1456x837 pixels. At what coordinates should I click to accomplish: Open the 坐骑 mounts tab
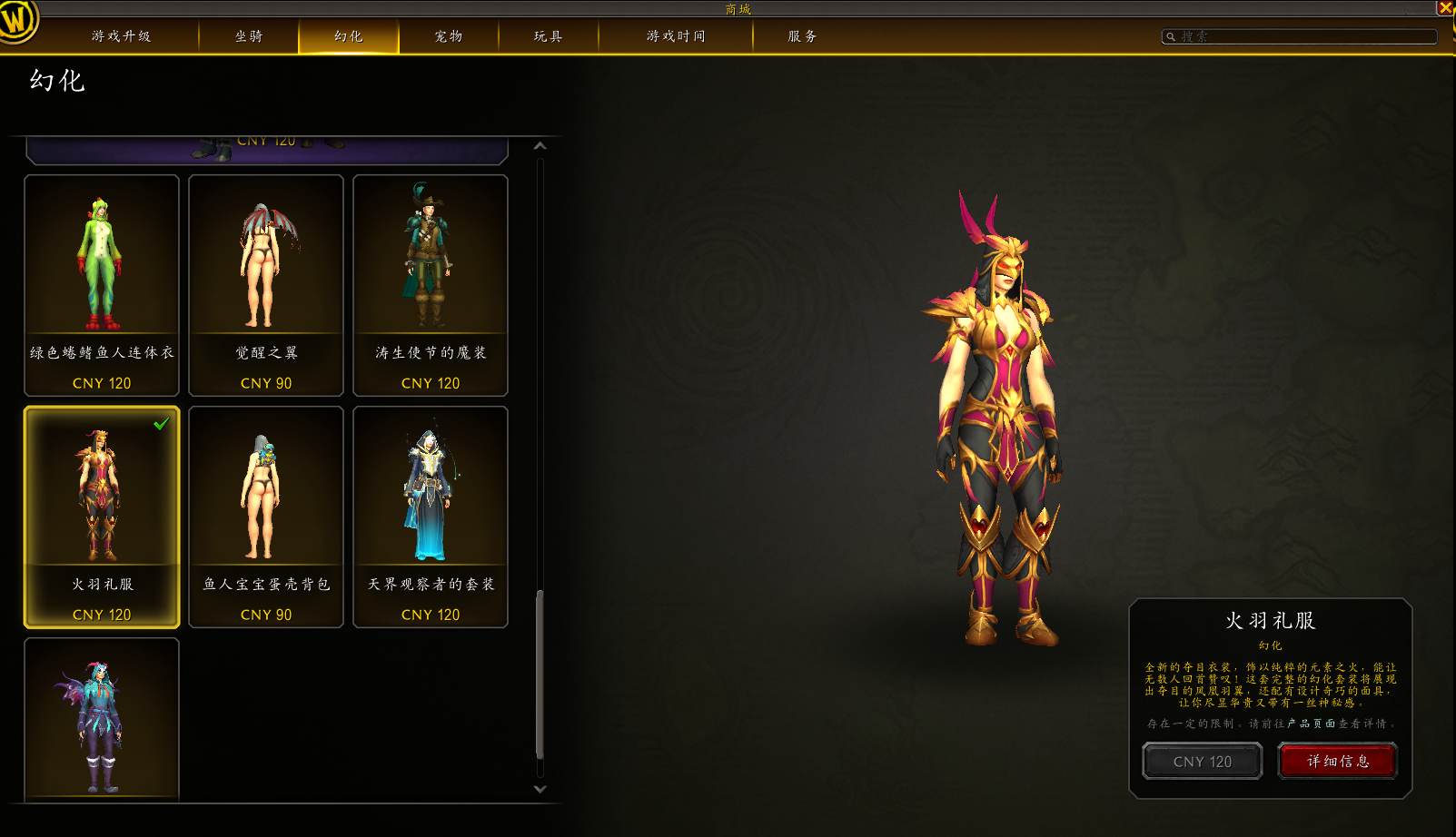(249, 36)
